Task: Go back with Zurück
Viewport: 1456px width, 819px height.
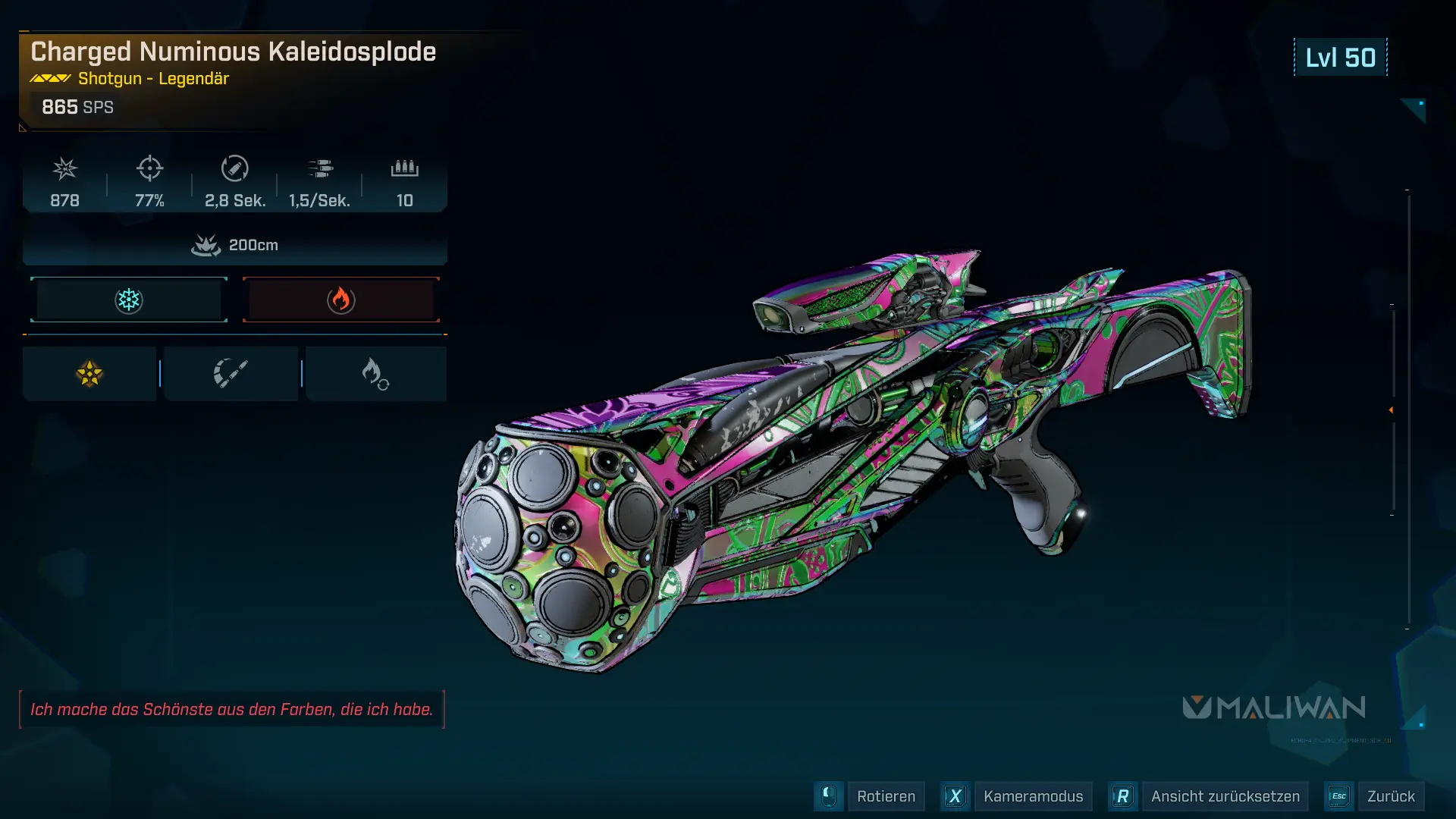Action: [x=1390, y=796]
